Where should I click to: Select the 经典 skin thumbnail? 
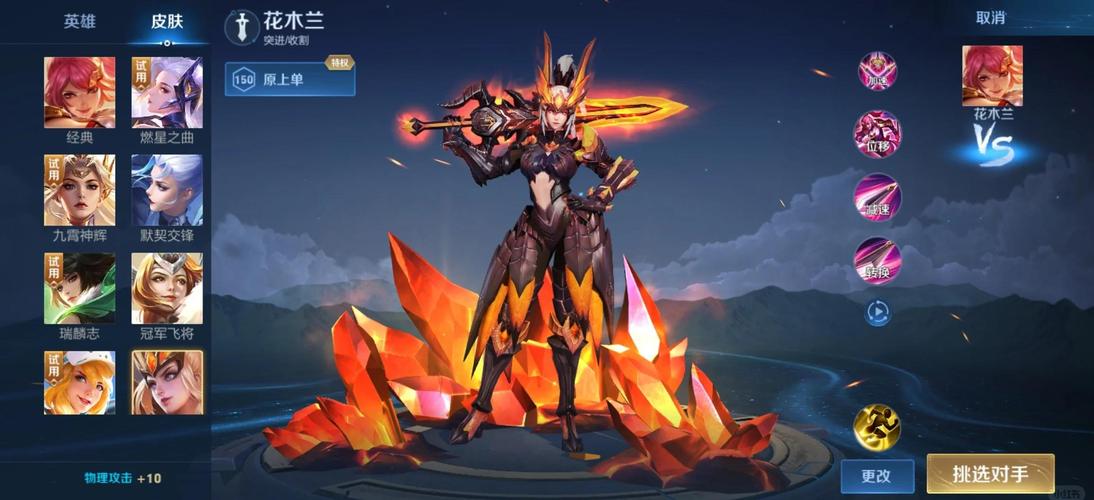point(80,93)
